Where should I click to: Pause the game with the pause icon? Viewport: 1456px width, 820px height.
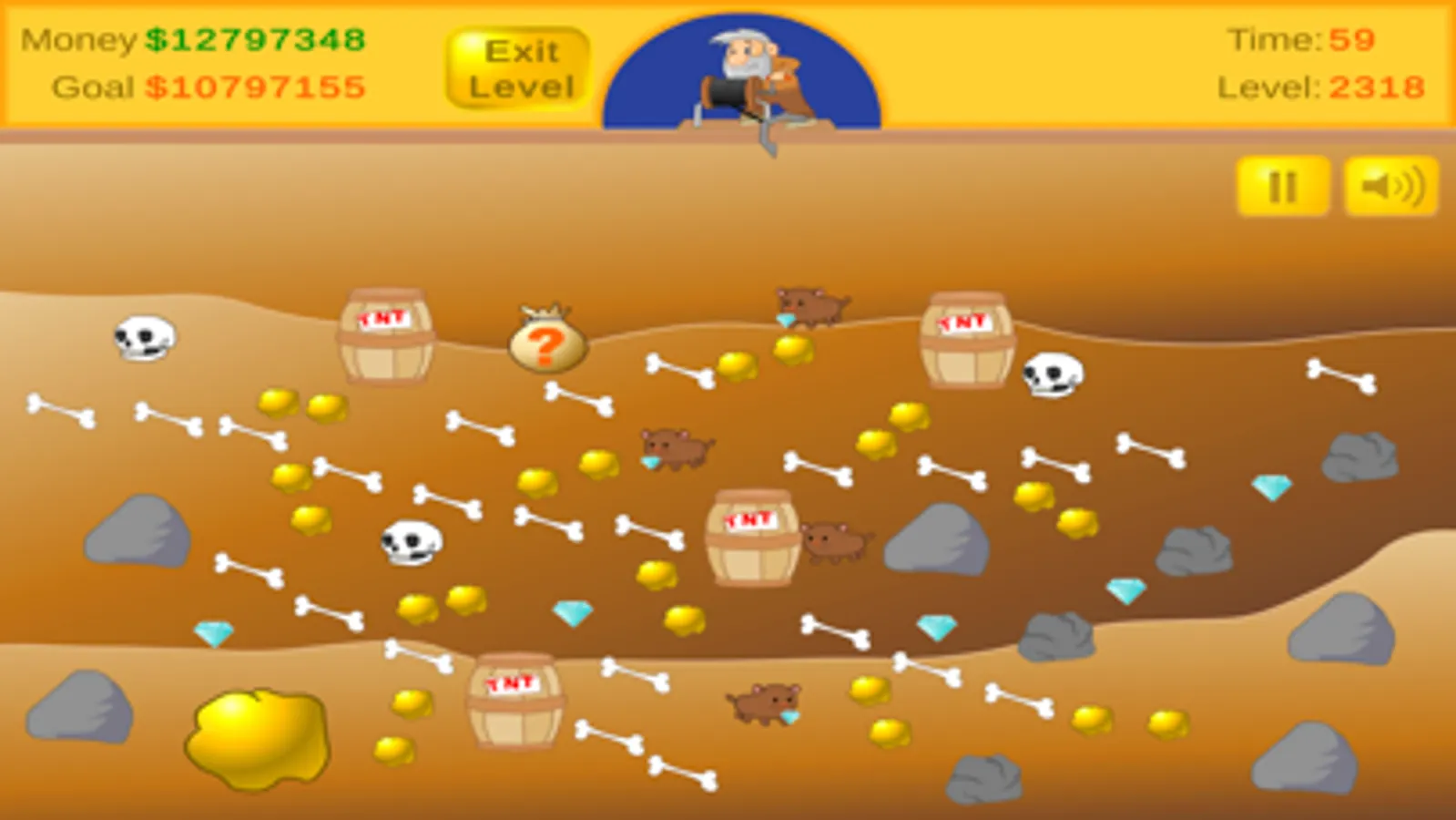point(1282,188)
